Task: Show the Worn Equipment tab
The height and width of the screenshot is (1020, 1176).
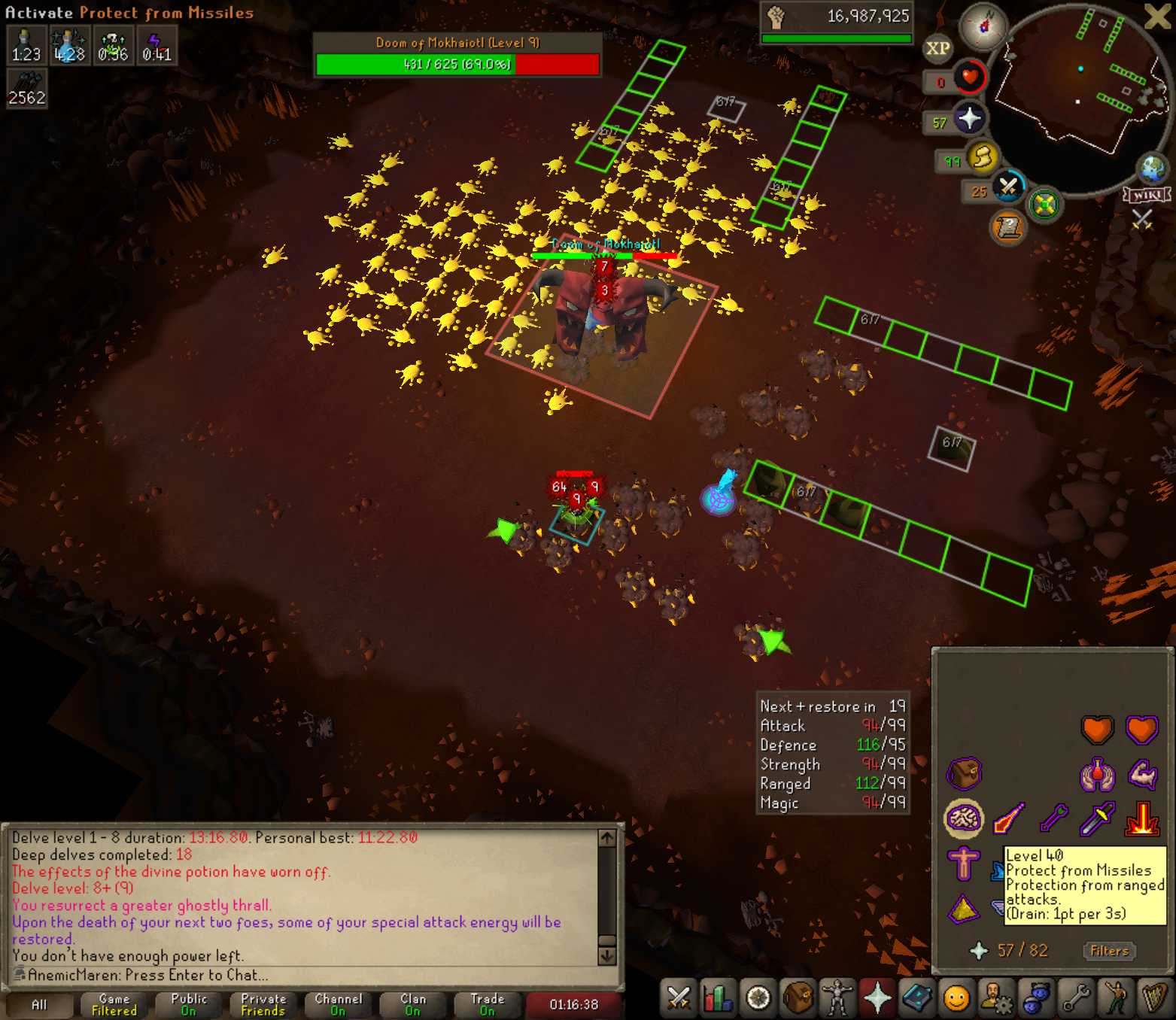Action: pyautogui.click(x=837, y=998)
